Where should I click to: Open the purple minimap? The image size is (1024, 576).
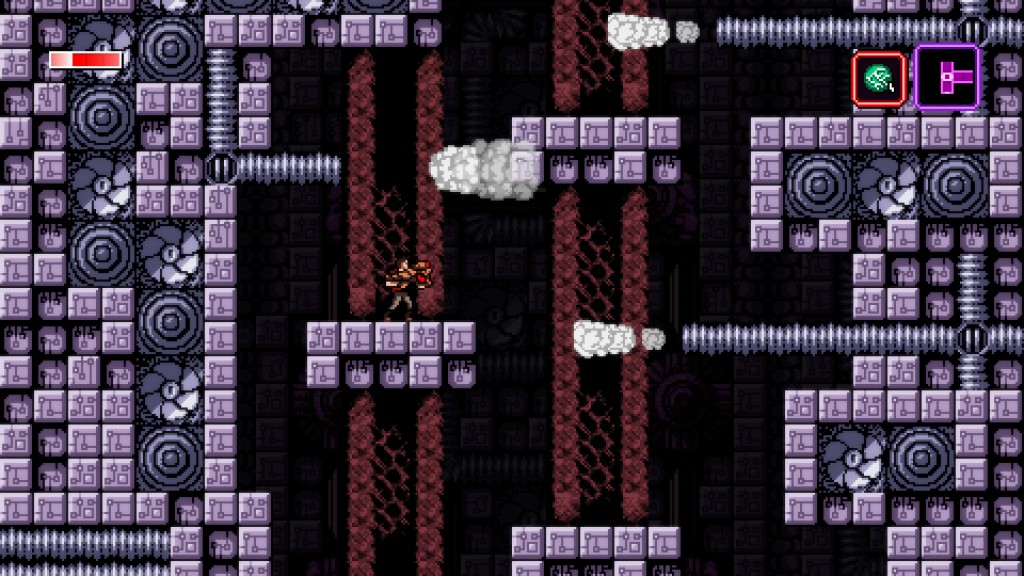[x=946, y=78]
